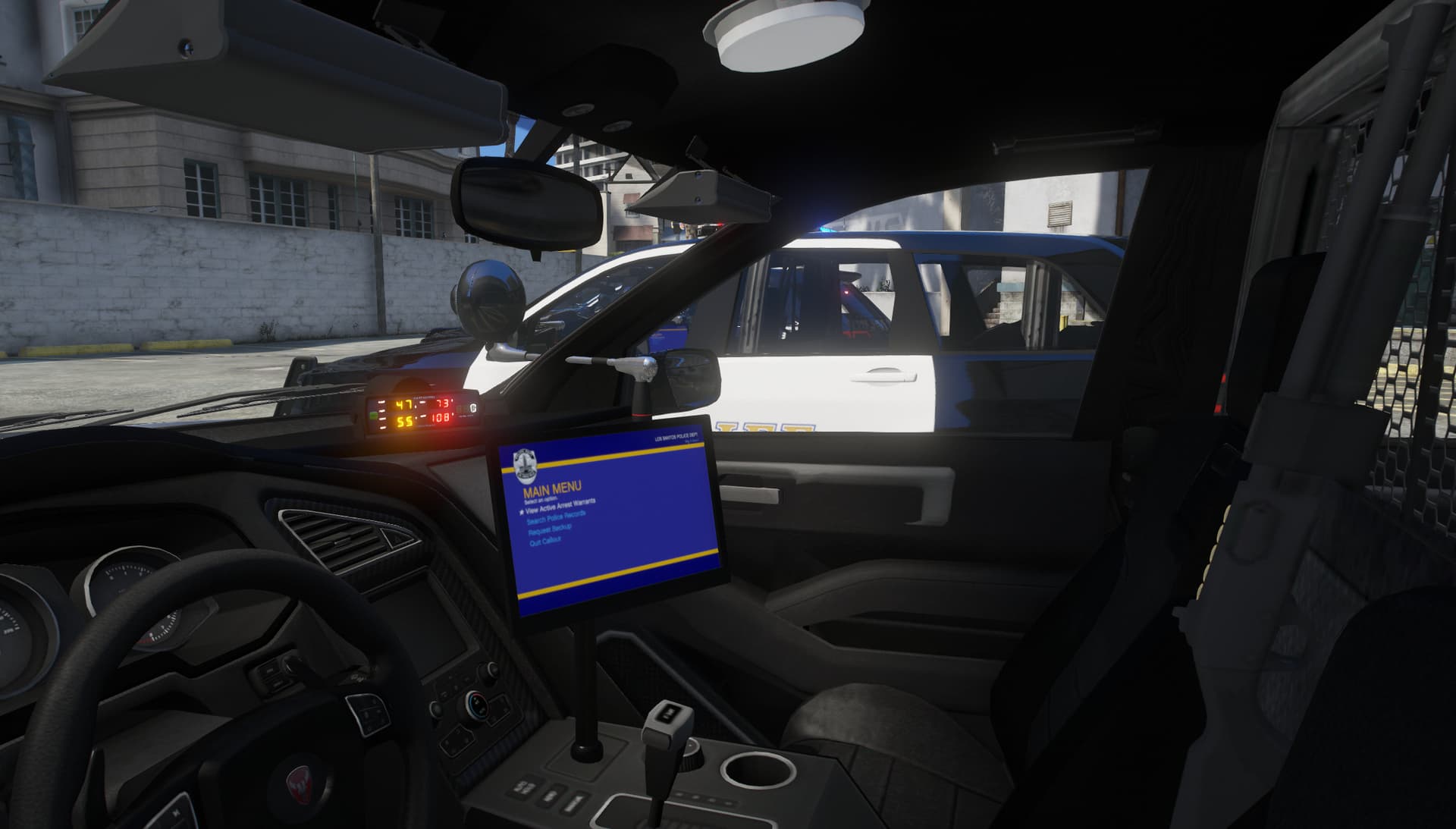The width and height of the screenshot is (1456, 829).
Task: Click Quit Callout on the MDT
Action: [x=545, y=540]
